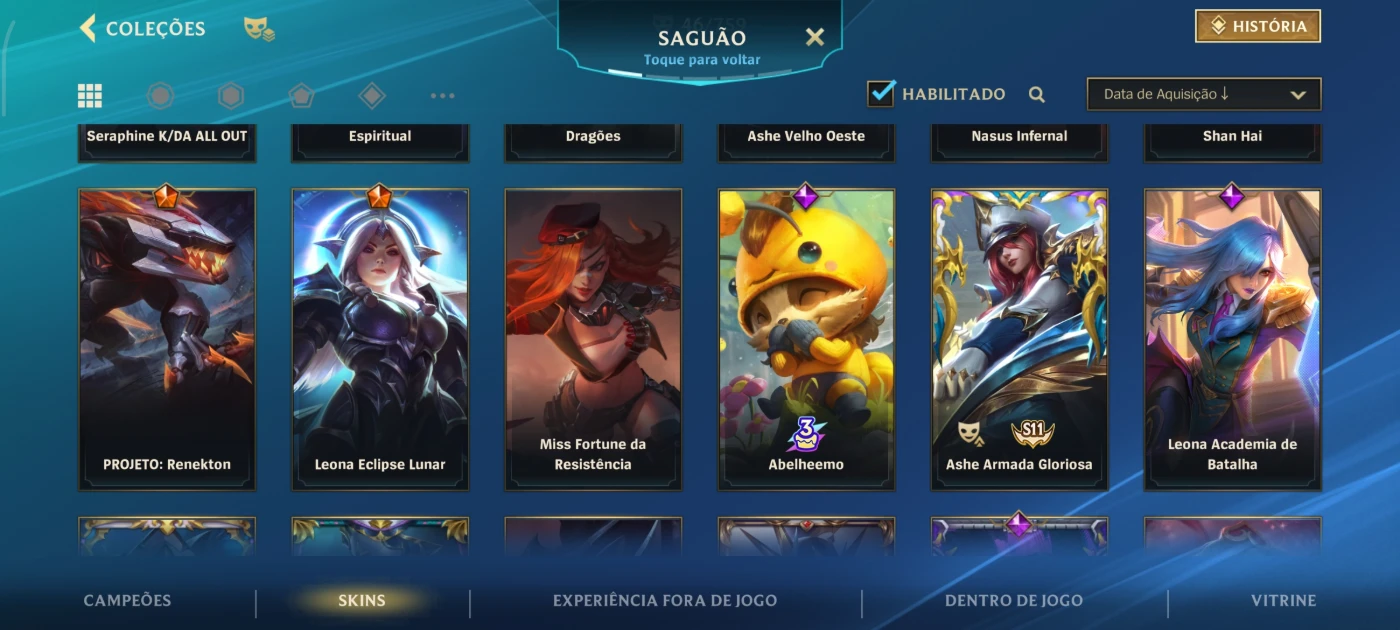Screen dimensions: 1400x630
Task: Pick the Abelheemo skin card
Action: pos(806,339)
